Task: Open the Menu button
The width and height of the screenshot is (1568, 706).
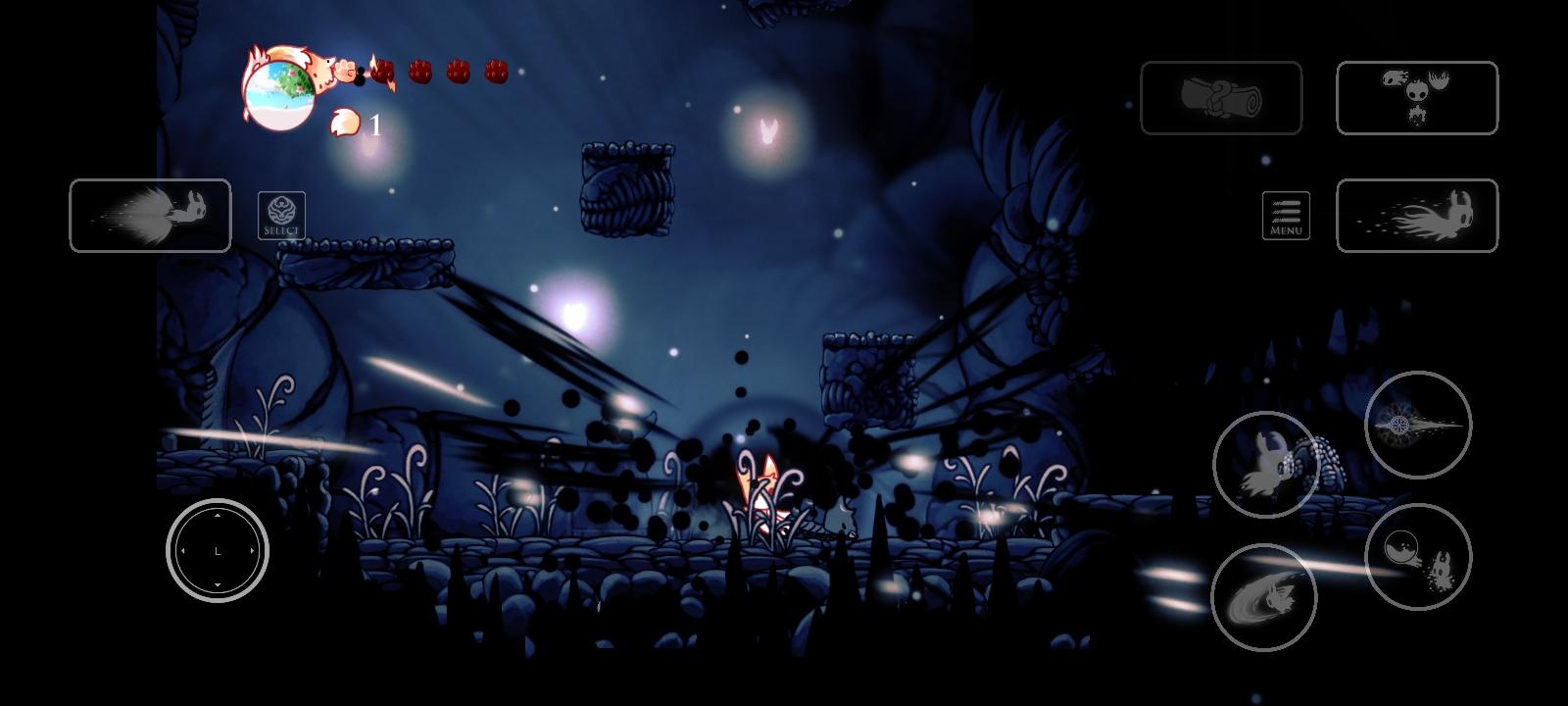Action: click(x=1286, y=216)
